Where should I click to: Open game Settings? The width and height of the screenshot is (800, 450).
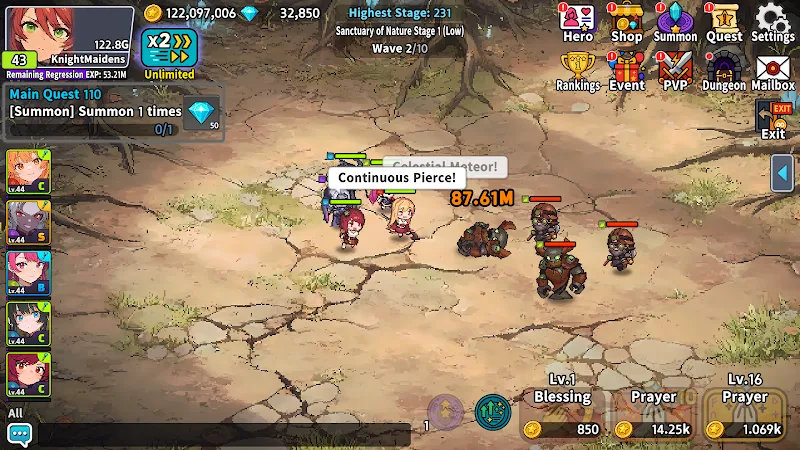pos(773,23)
